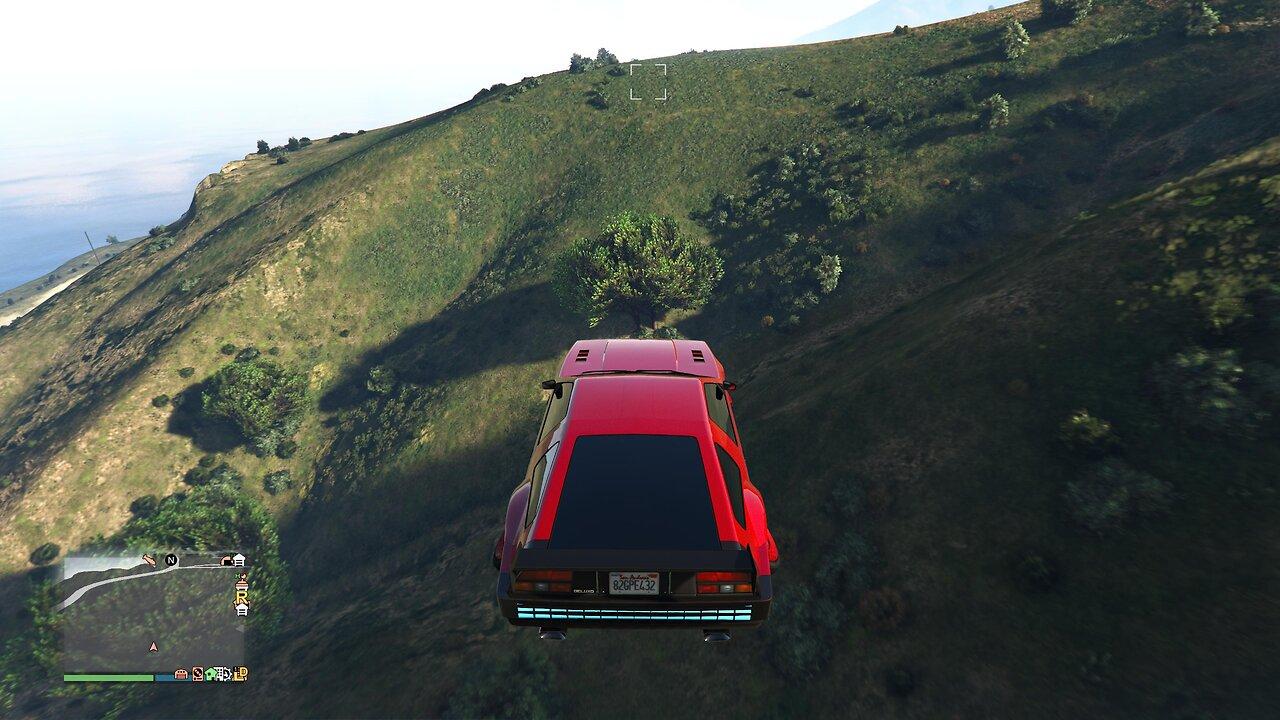Click the blue stamina segment of the status bar
The height and width of the screenshot is (720, 1280).
click(163, 679)
